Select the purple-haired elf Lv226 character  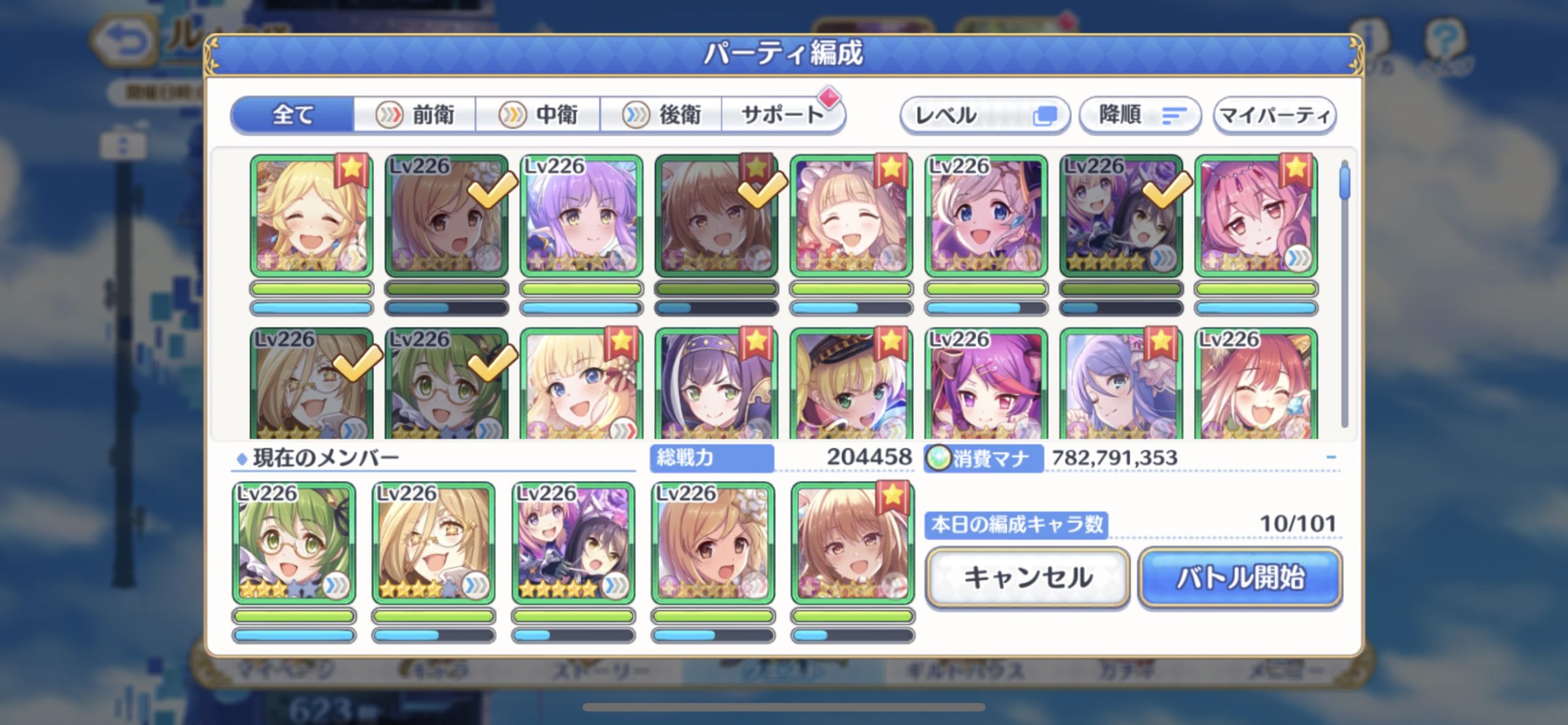(581, 216)
